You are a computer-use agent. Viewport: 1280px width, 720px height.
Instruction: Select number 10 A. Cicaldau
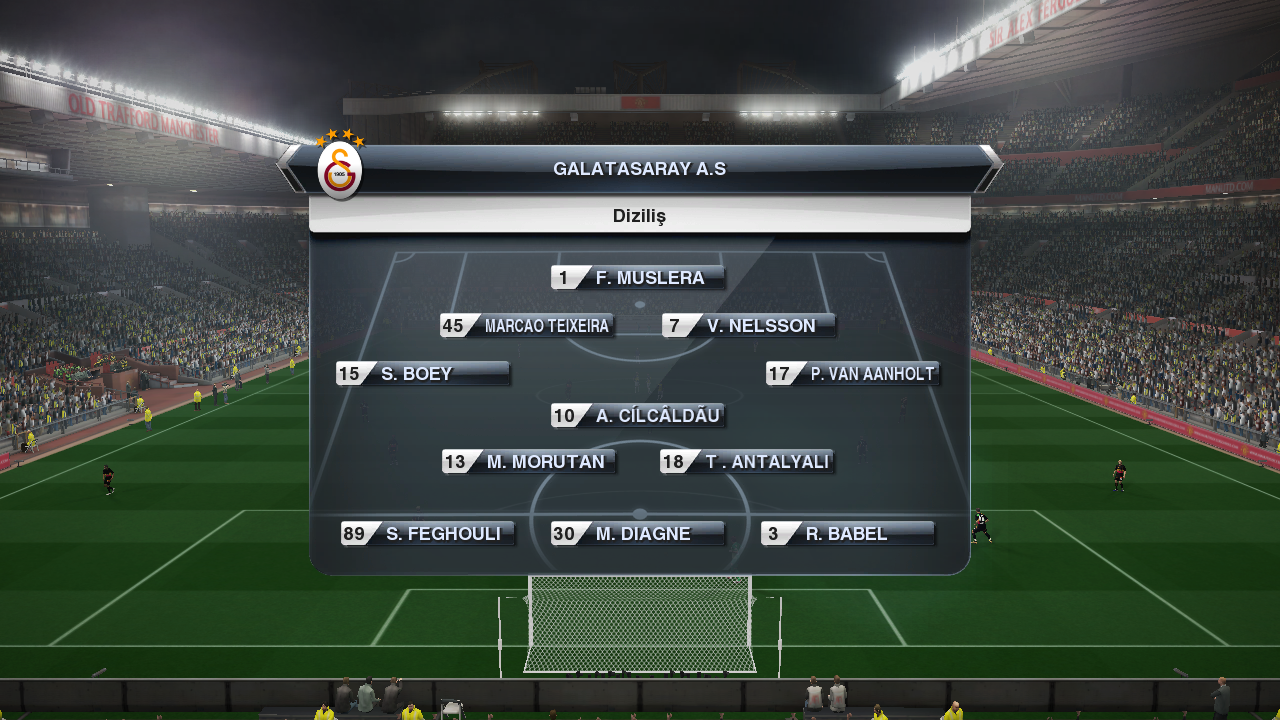pos(638,416)
